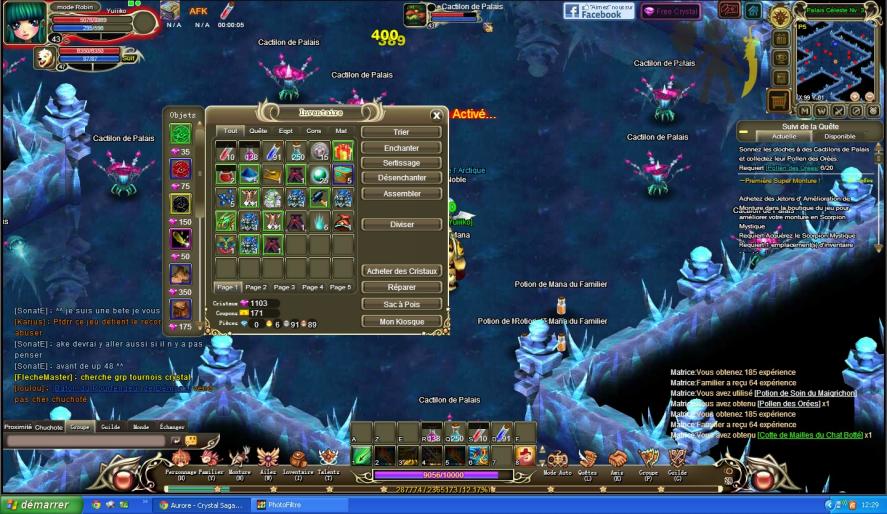Close the Inventaire window
Image resolution: width=887 pixels, height=514 pixels.
(436, 115)
